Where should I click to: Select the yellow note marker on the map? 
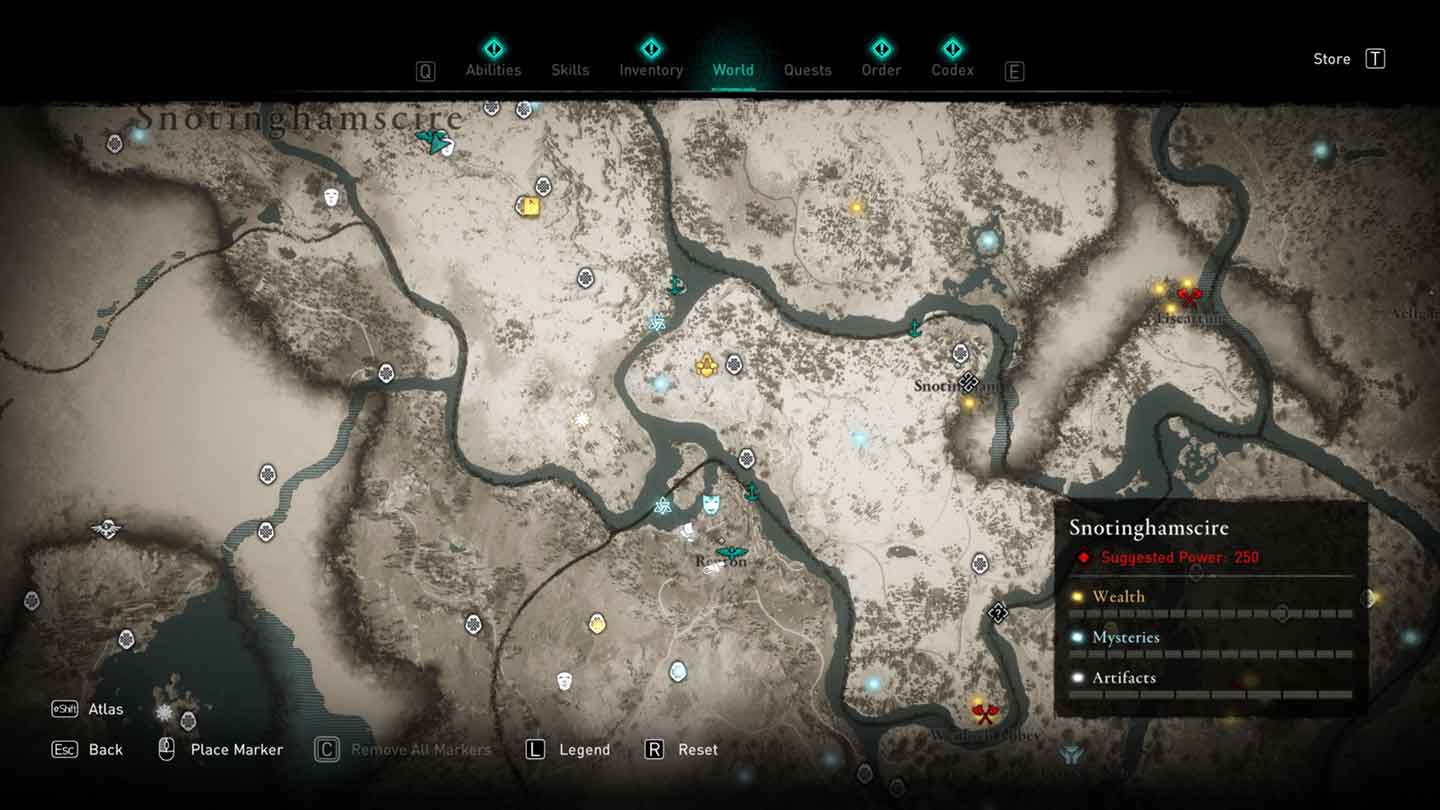coord(530,206)
